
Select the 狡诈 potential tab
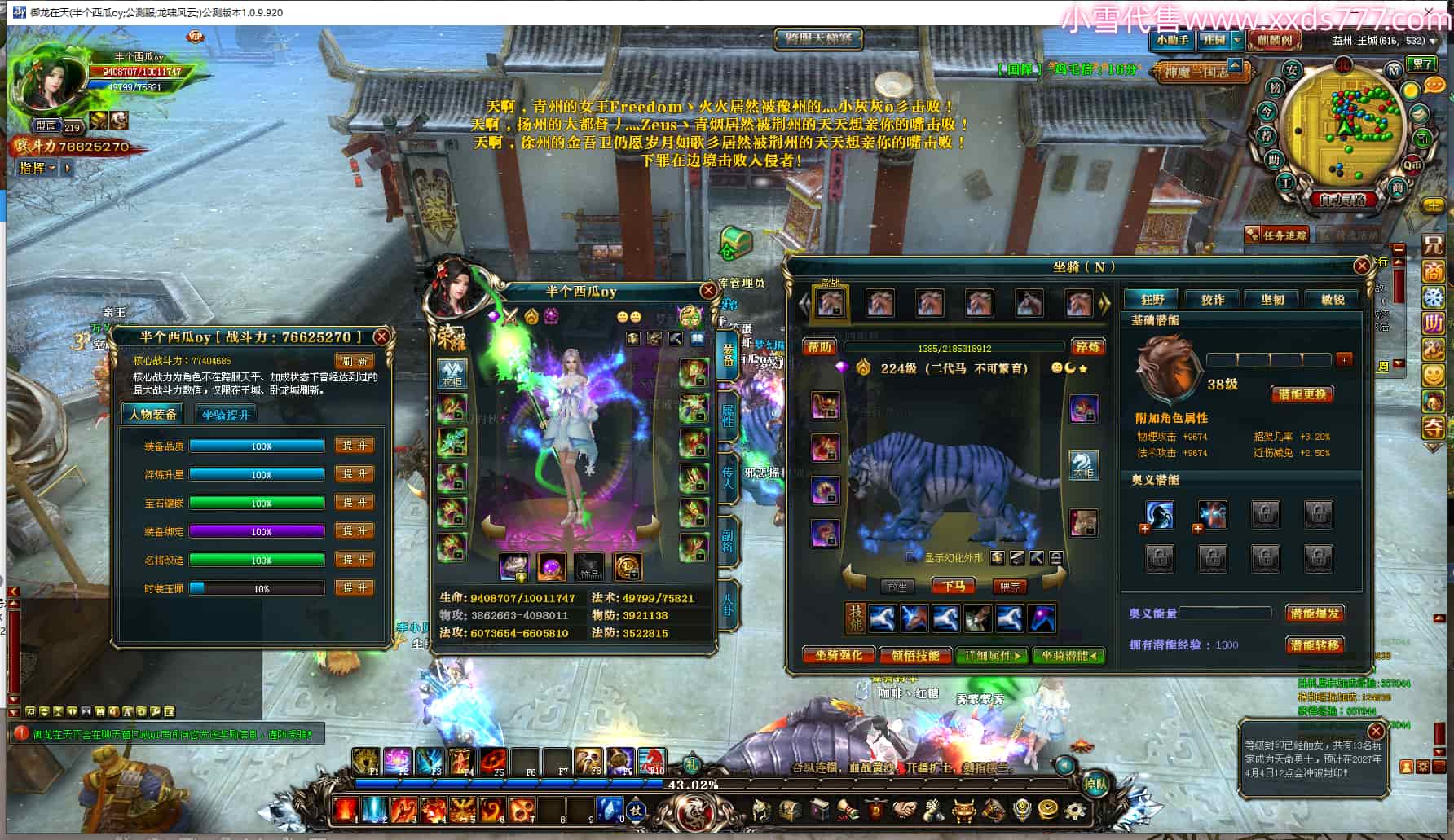[x=1213, y=299]
